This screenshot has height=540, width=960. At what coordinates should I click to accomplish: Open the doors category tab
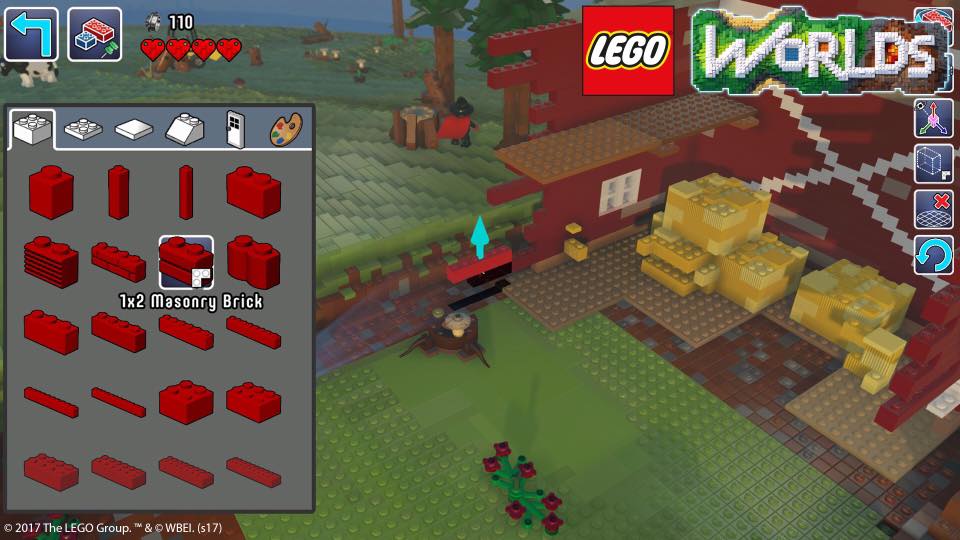point(235,128)
